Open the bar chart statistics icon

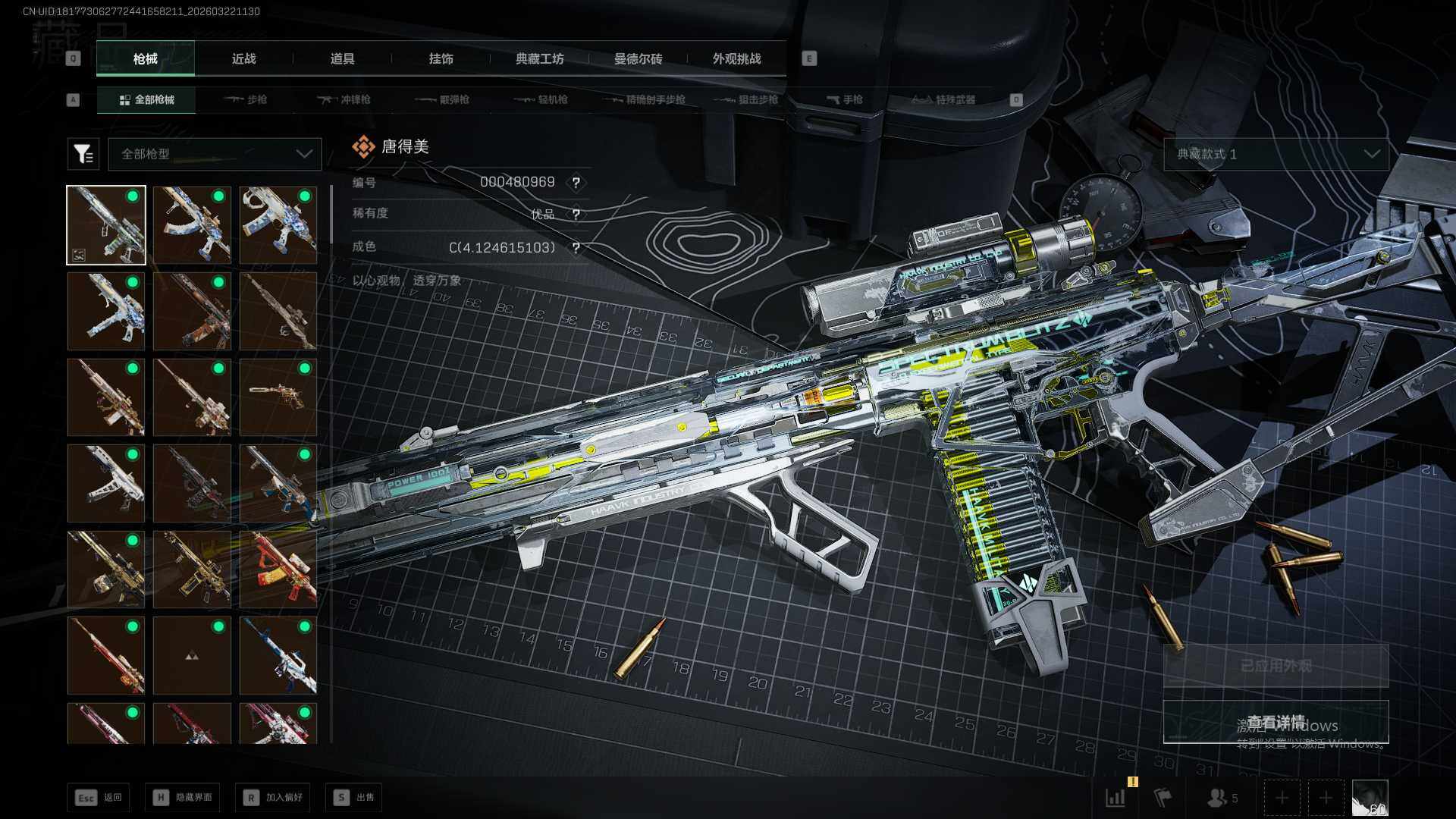pyautogui.click(x=1116, y=798)
